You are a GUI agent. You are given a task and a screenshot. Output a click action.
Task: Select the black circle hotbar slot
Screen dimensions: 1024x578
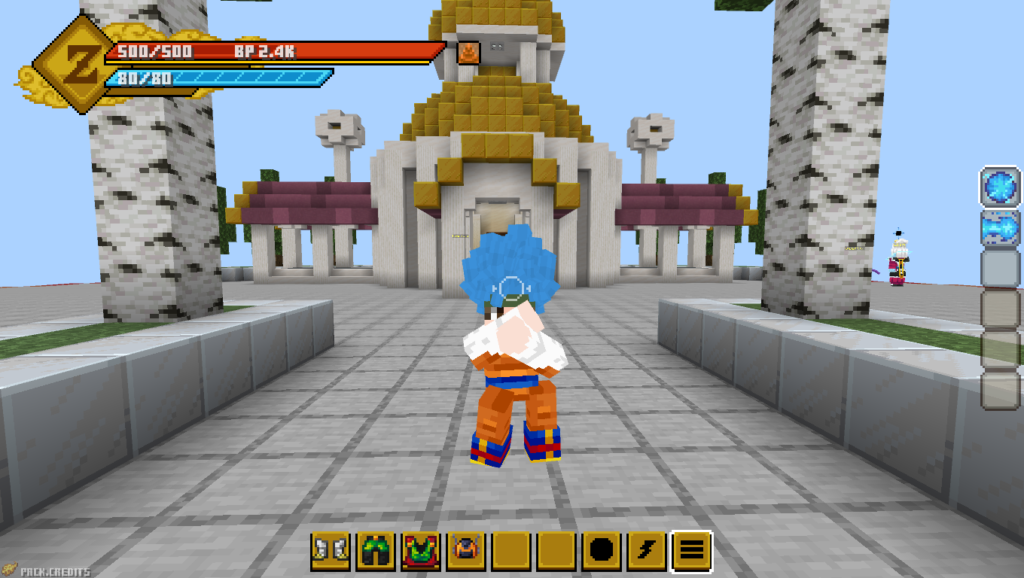tap(601, 551)
